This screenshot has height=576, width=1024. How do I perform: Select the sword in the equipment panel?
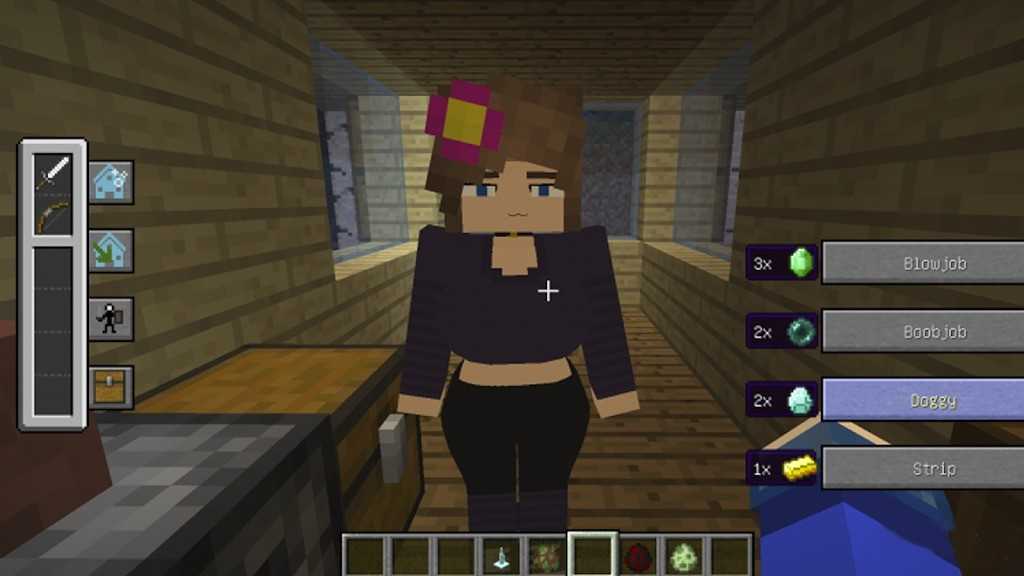pos(53,173)
